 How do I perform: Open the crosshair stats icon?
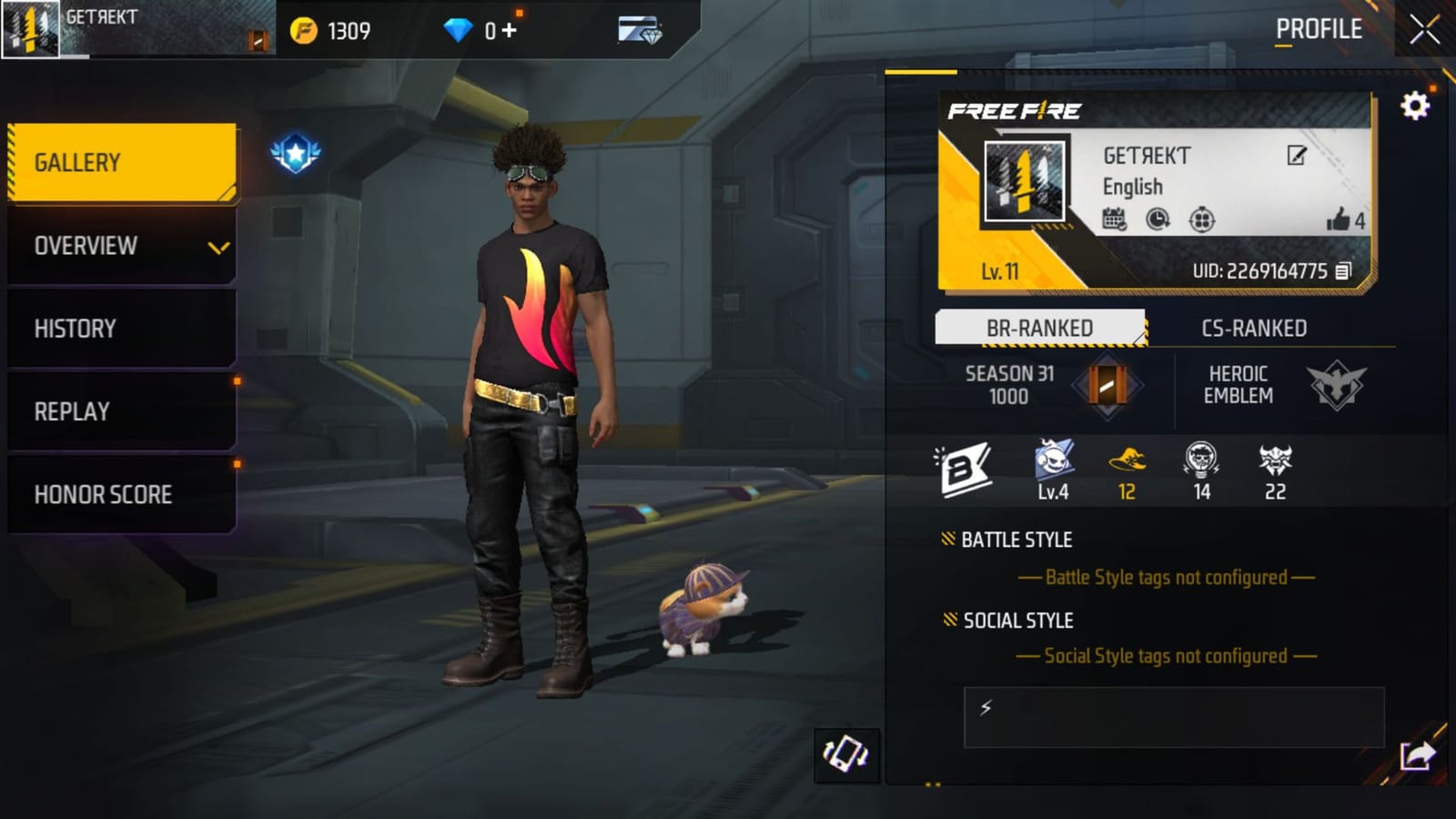[x=1203, y=219]
